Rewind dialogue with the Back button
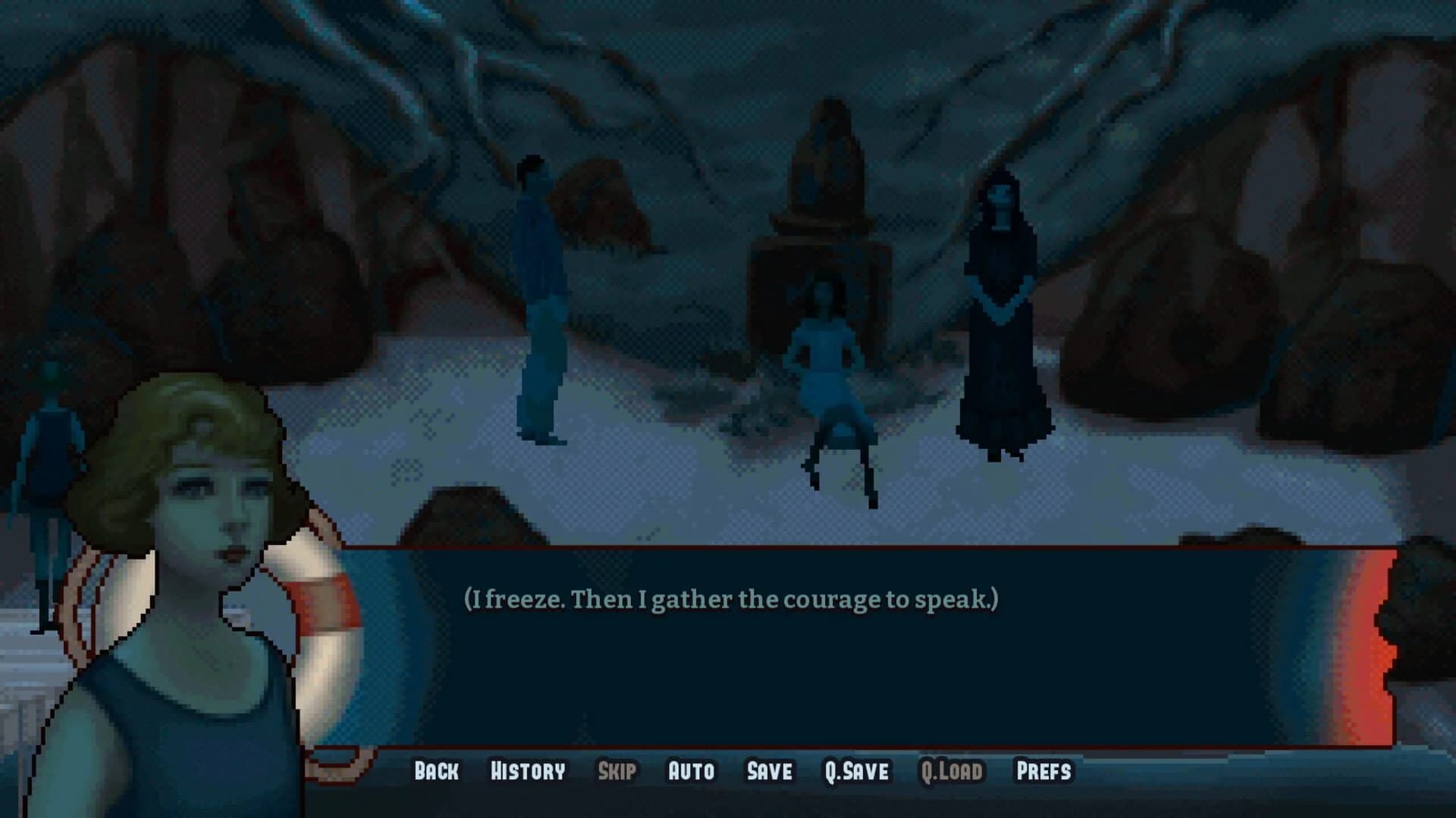This screenshot has width=1456, height=818. [435, 771]
